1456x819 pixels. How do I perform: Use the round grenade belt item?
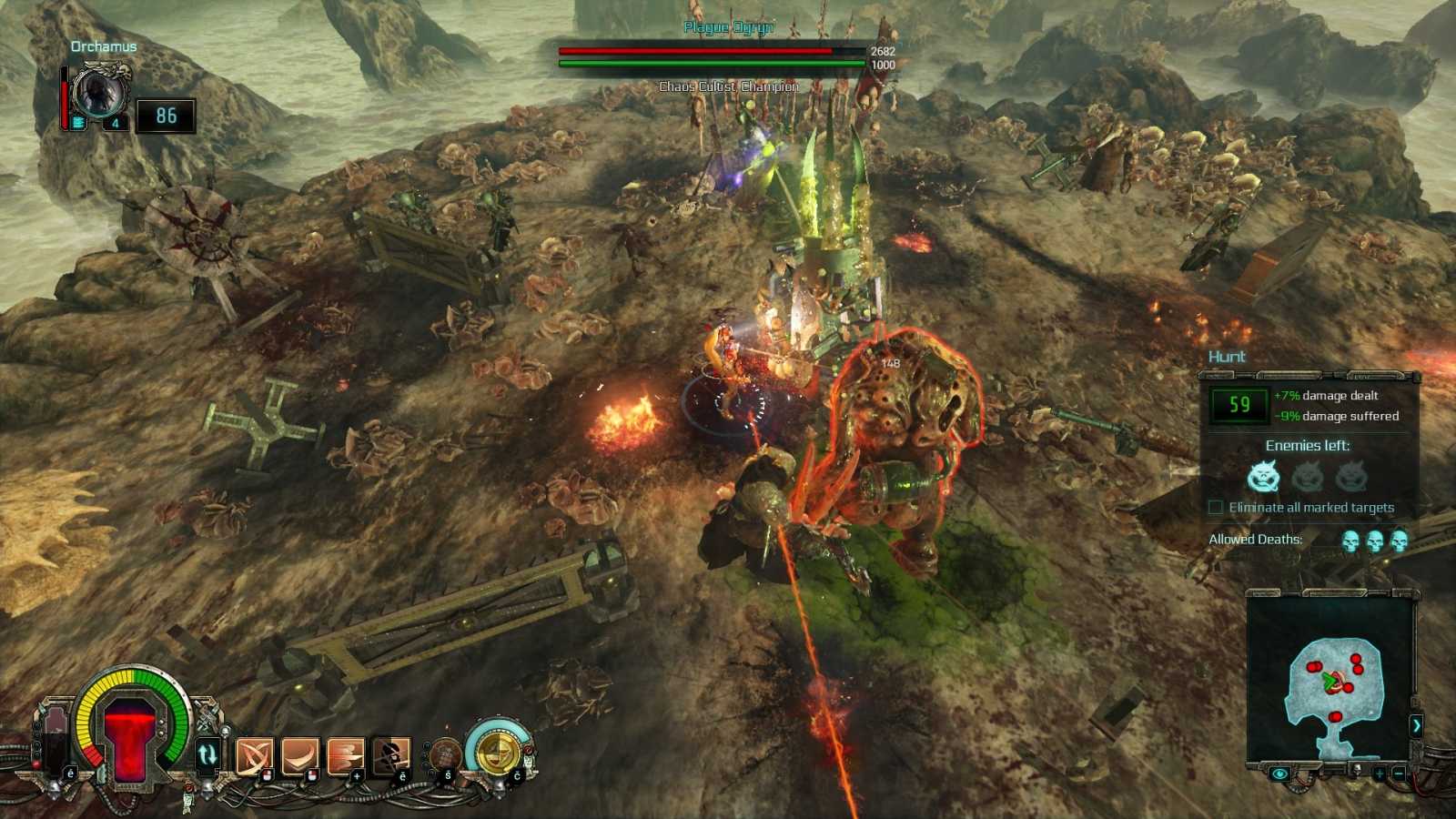[445, 754]
